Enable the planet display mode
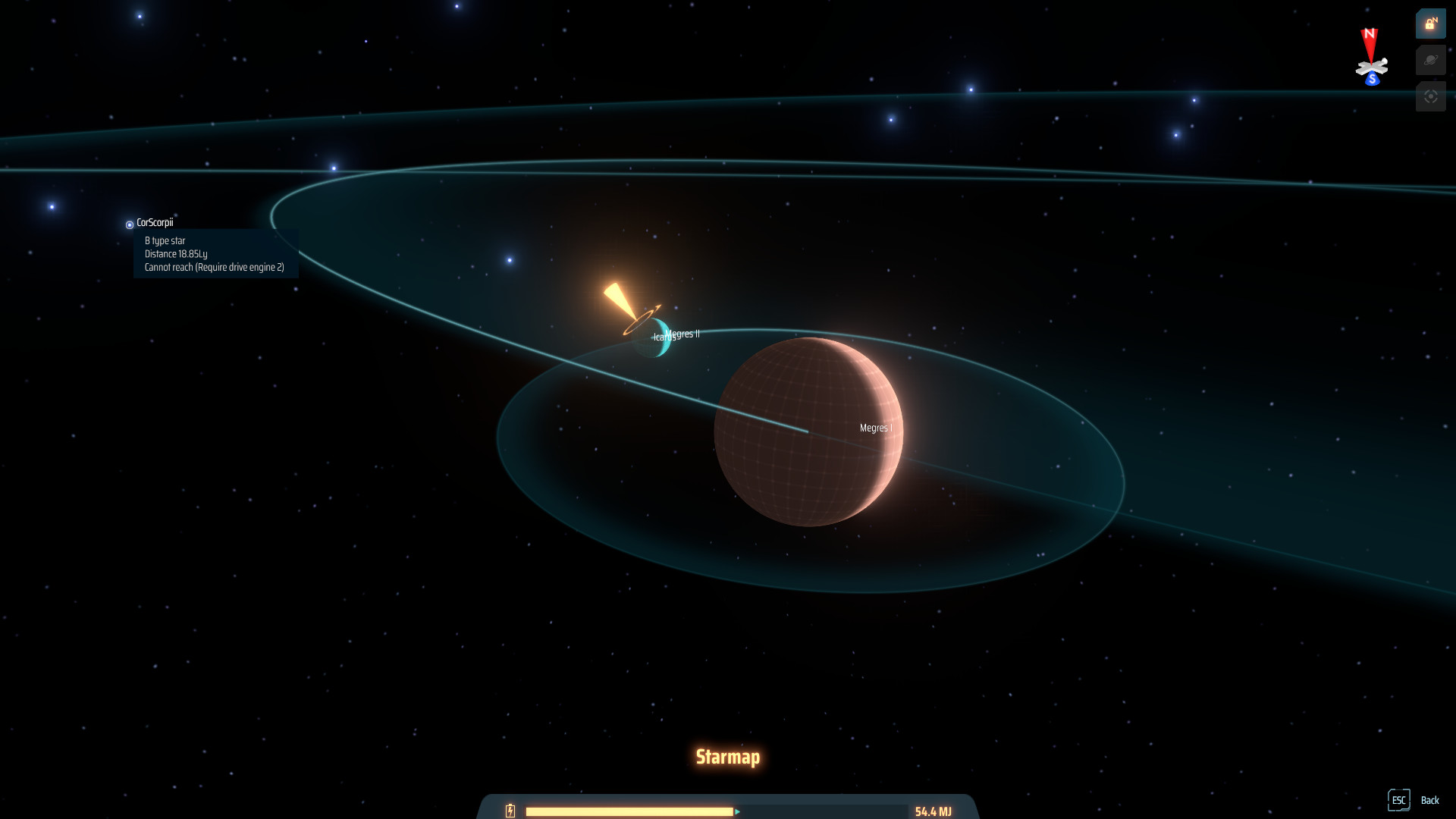This screenshot has height=819, width=1456. [x=1430, y=60]
